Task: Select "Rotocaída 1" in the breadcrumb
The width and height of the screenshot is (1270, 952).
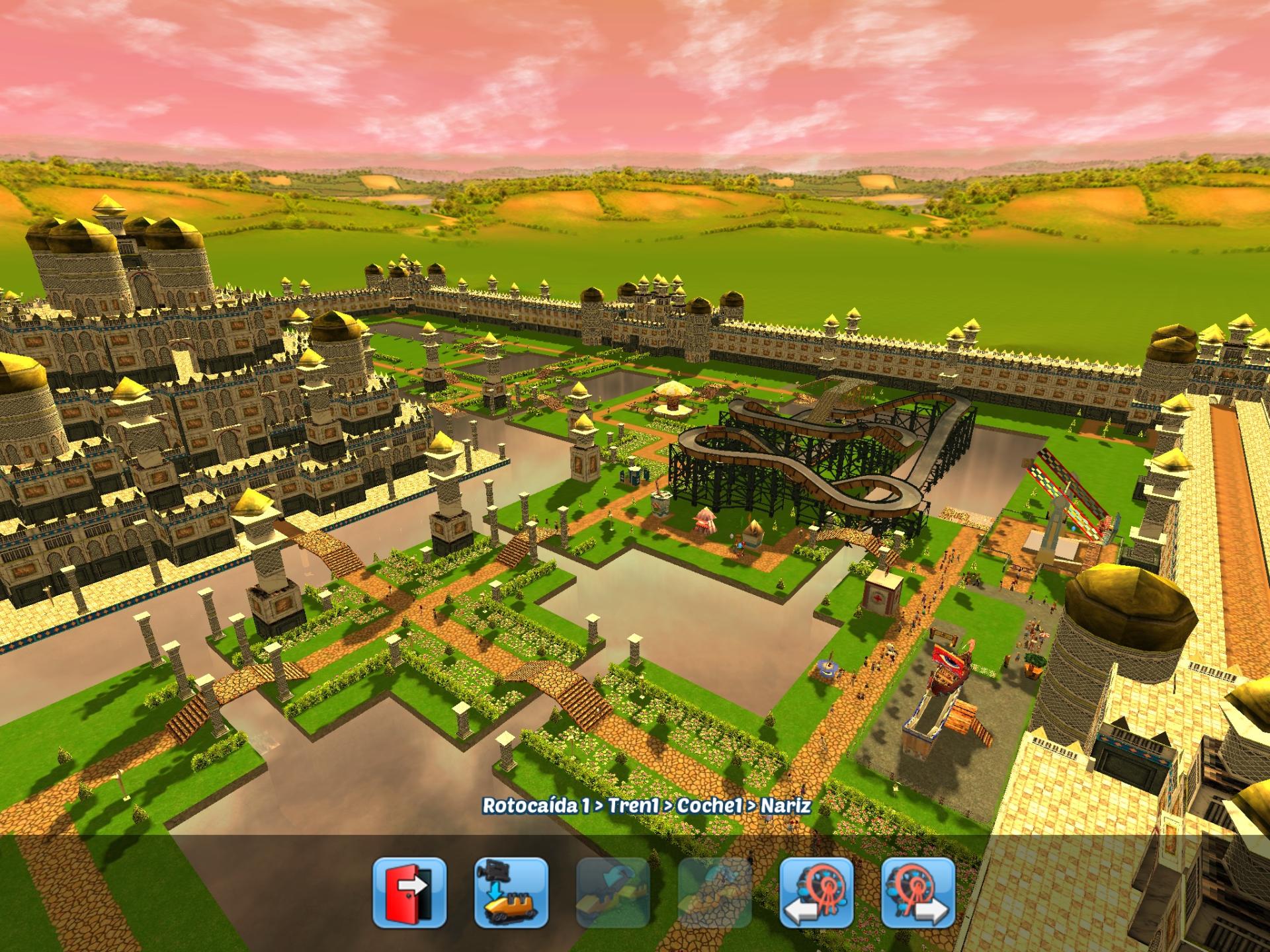Action: 537,805
